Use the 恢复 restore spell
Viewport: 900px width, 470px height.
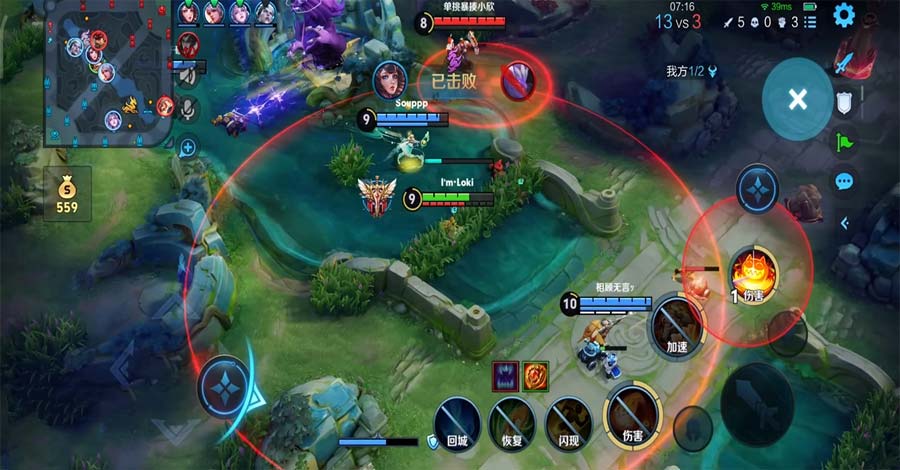tap(513, 419)
